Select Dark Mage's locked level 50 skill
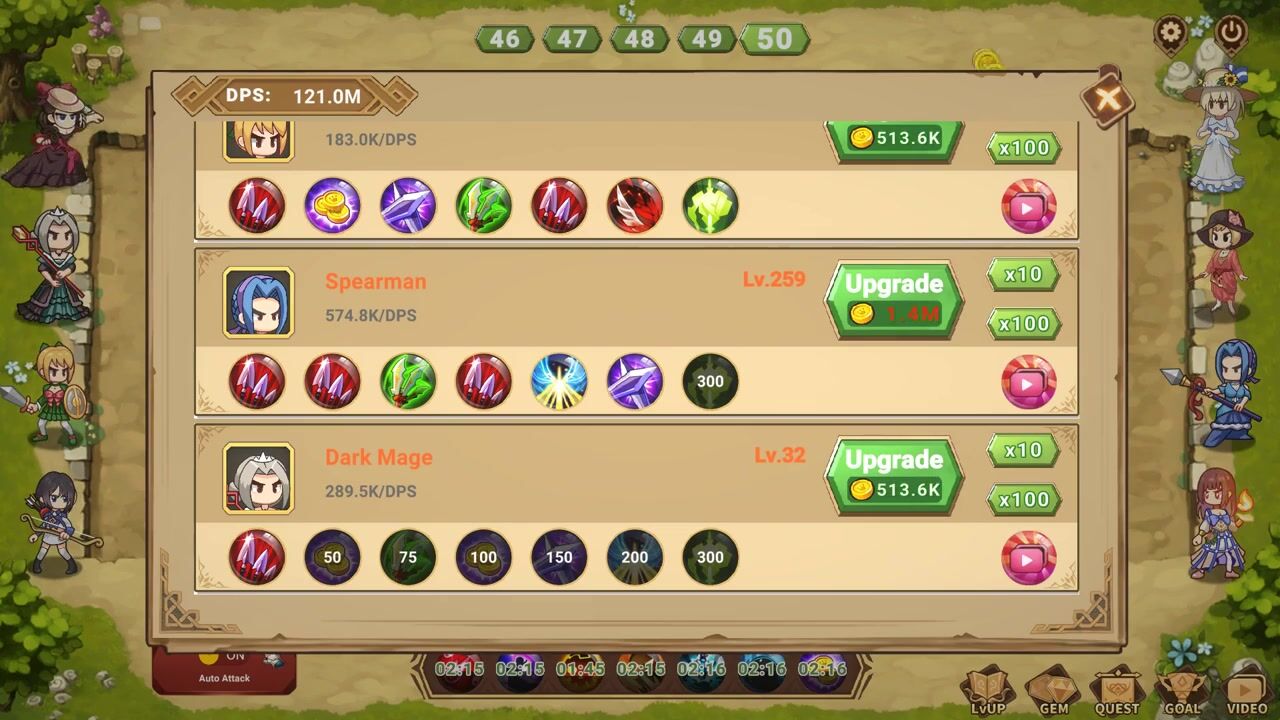1280x720 pixels. pyautogui.click(x=332, y=557)
